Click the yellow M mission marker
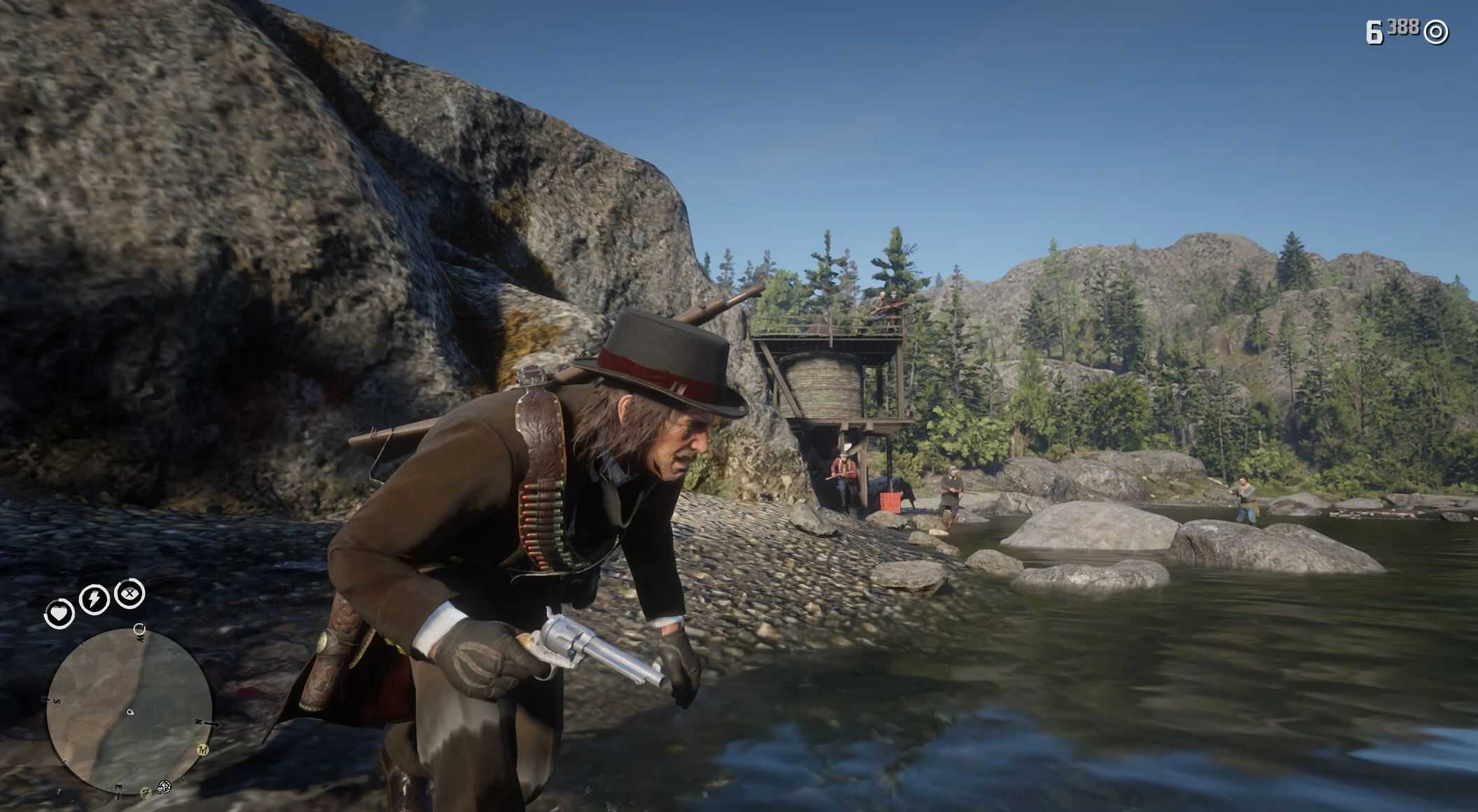Image resolution: width=1478 pixels, height=812 pixels. pos(203,750)
